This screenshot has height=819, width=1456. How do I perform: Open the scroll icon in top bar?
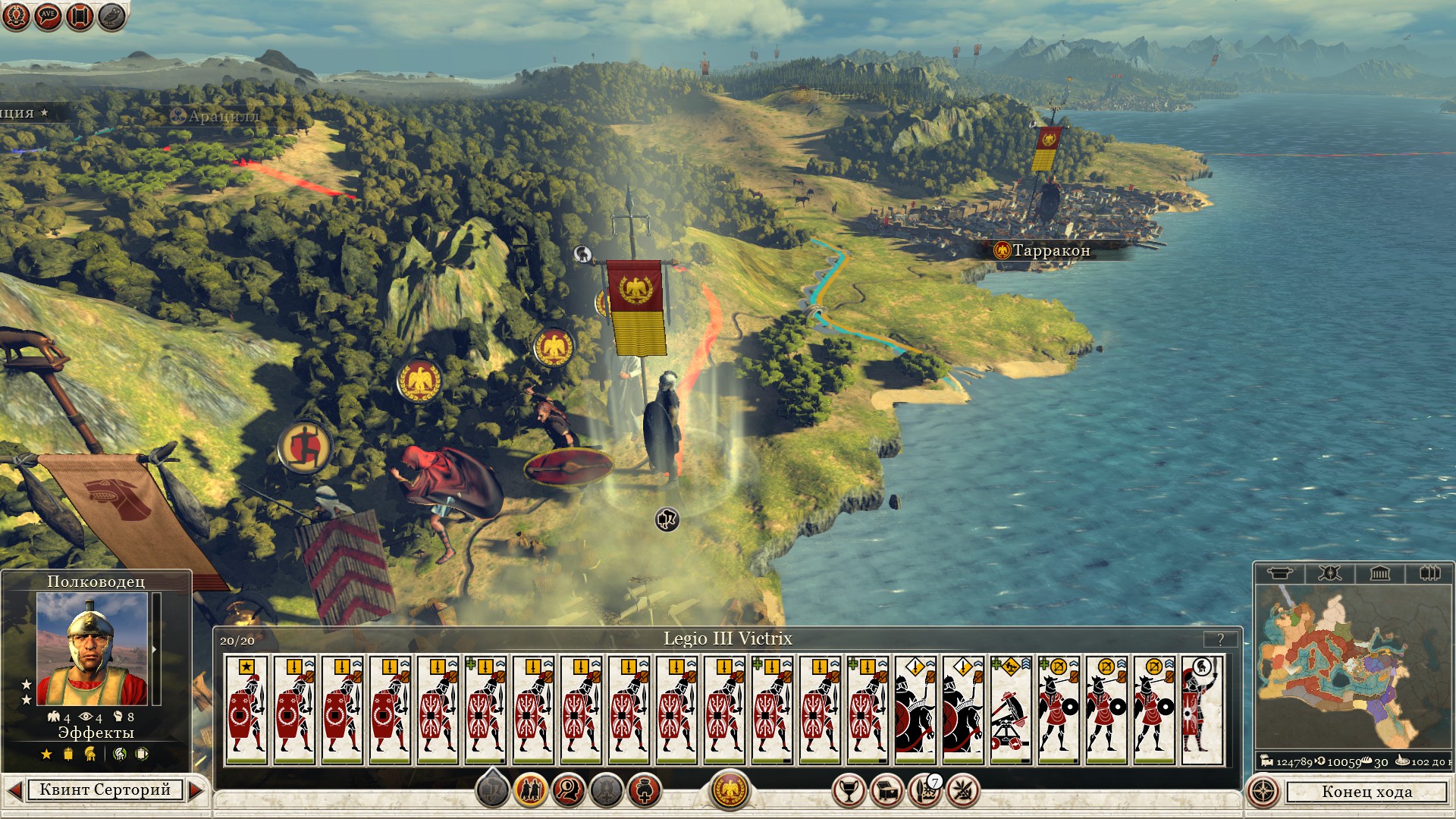[80, 16]
